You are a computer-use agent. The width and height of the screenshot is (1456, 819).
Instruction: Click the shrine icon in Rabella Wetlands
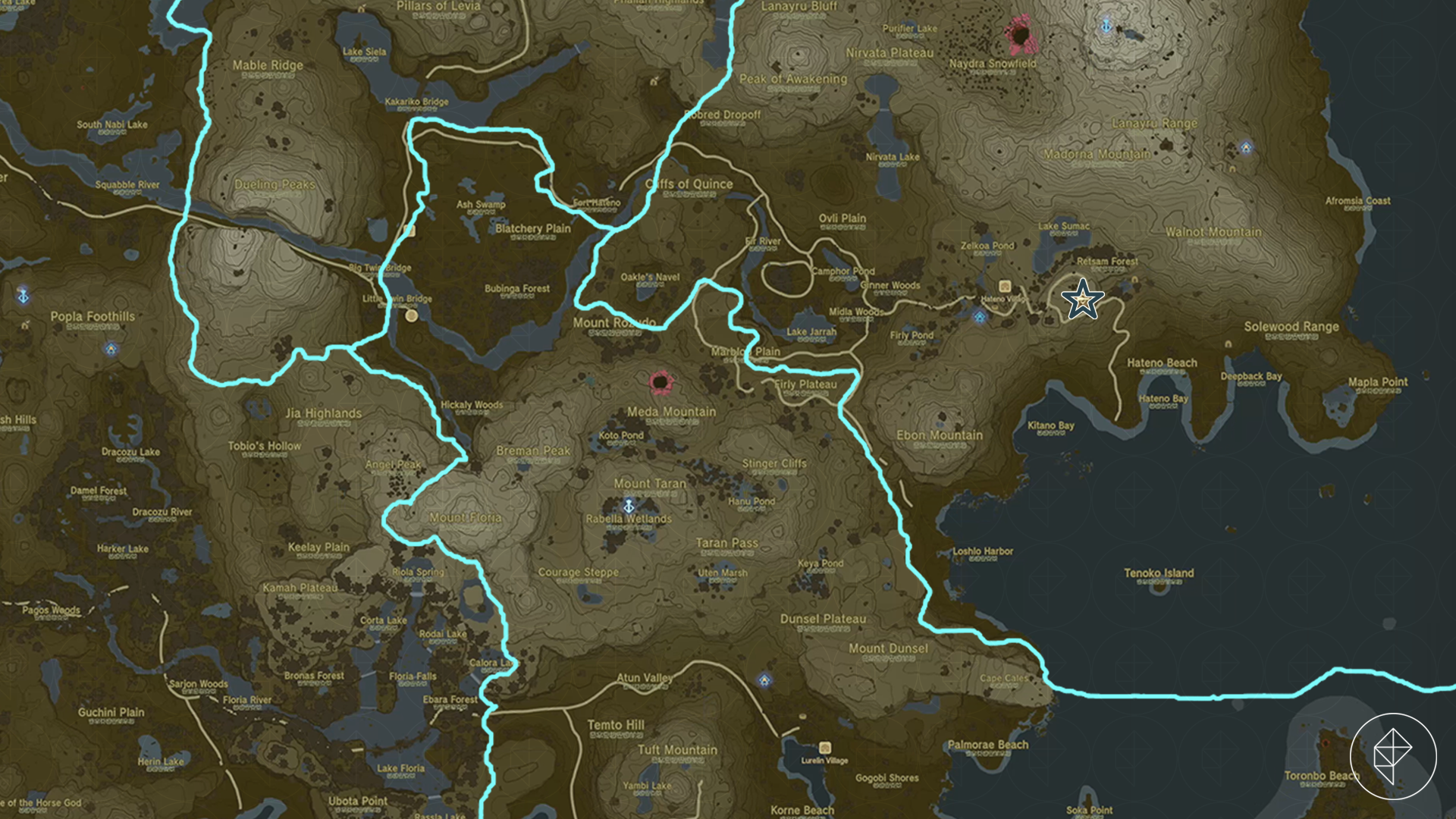click(629, 504)
